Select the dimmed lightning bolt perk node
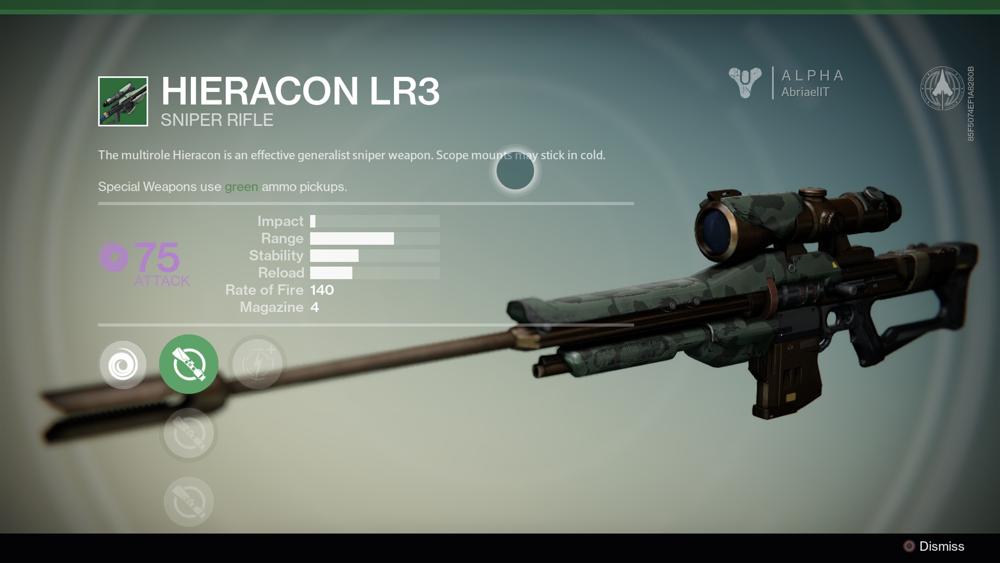Viewport: 1000px width, 563px height. click(258, 362)
